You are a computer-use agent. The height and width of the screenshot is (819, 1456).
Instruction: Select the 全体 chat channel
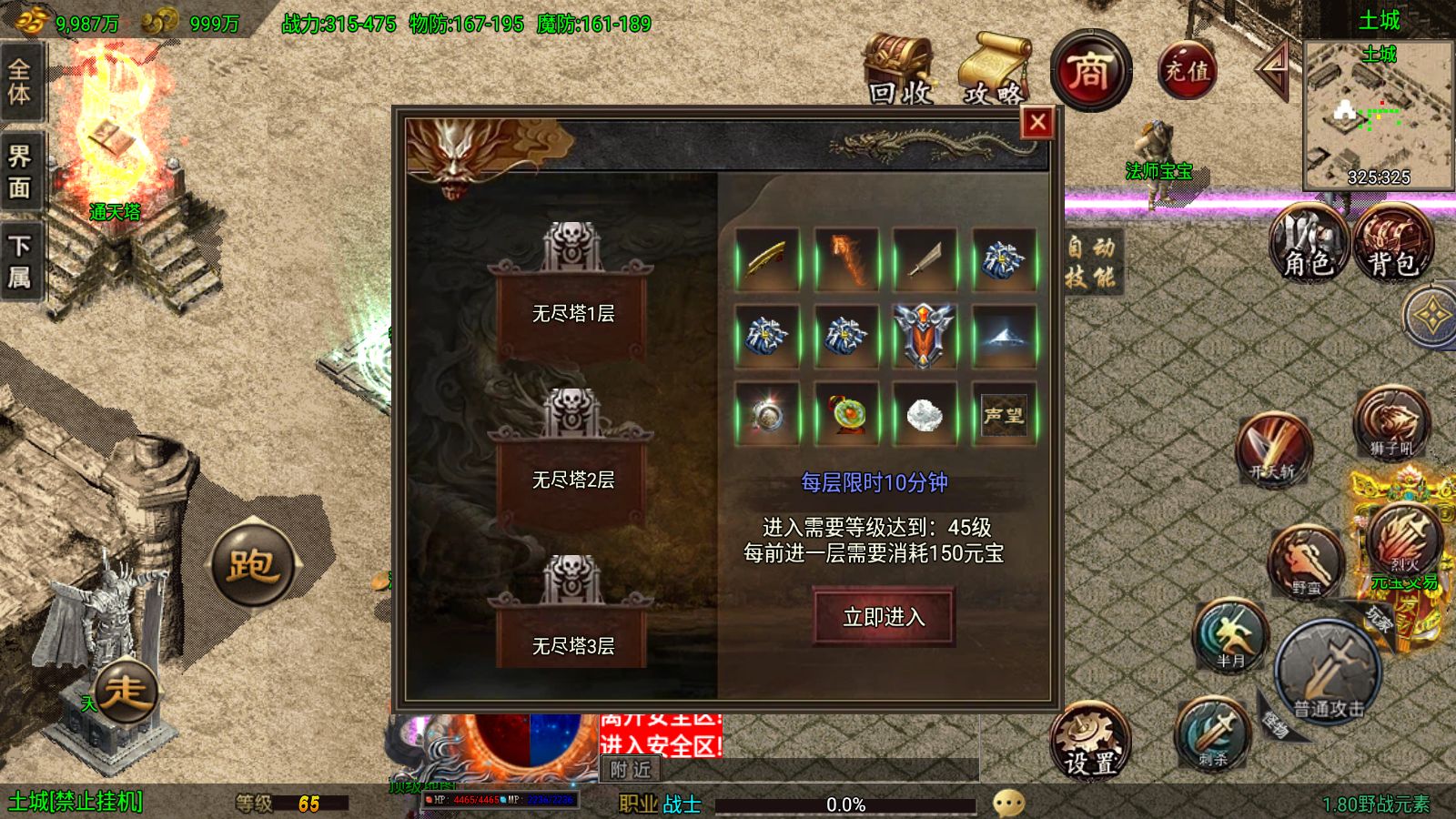click(x=20, y=86)
